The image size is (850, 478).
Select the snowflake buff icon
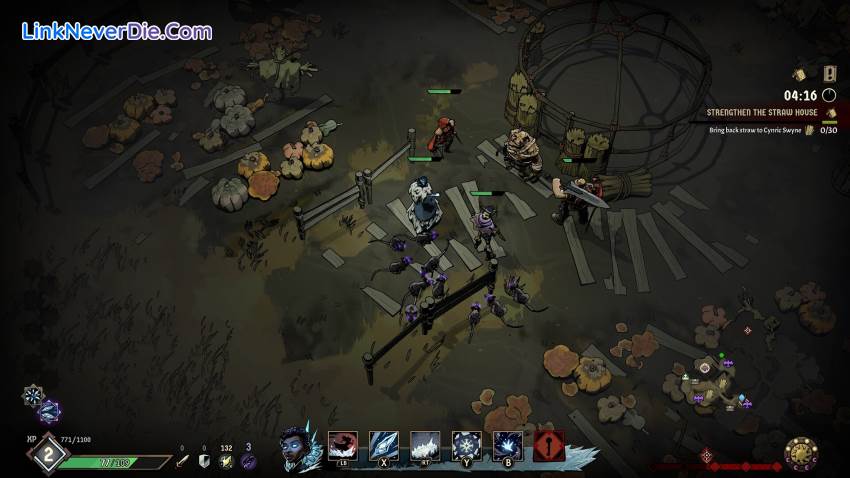tap(33, 395)
